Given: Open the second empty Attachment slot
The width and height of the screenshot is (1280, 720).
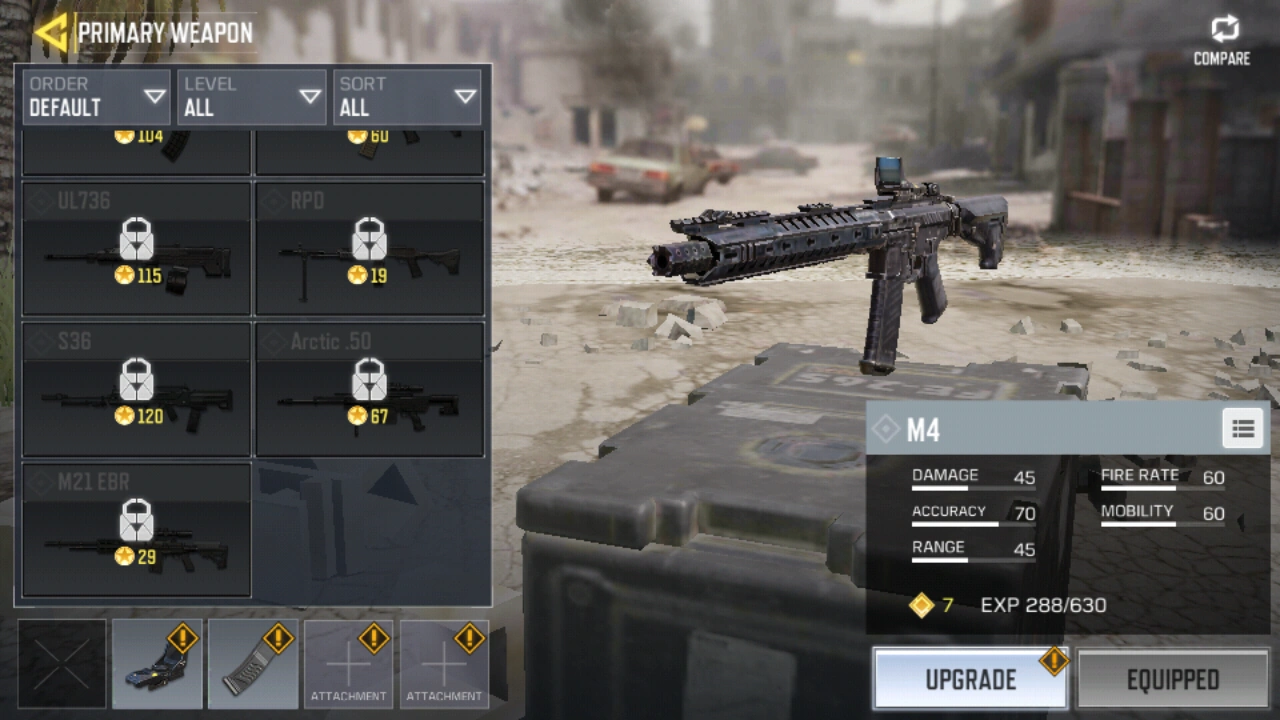Looking at the screenshot, I should click(443, 663).
